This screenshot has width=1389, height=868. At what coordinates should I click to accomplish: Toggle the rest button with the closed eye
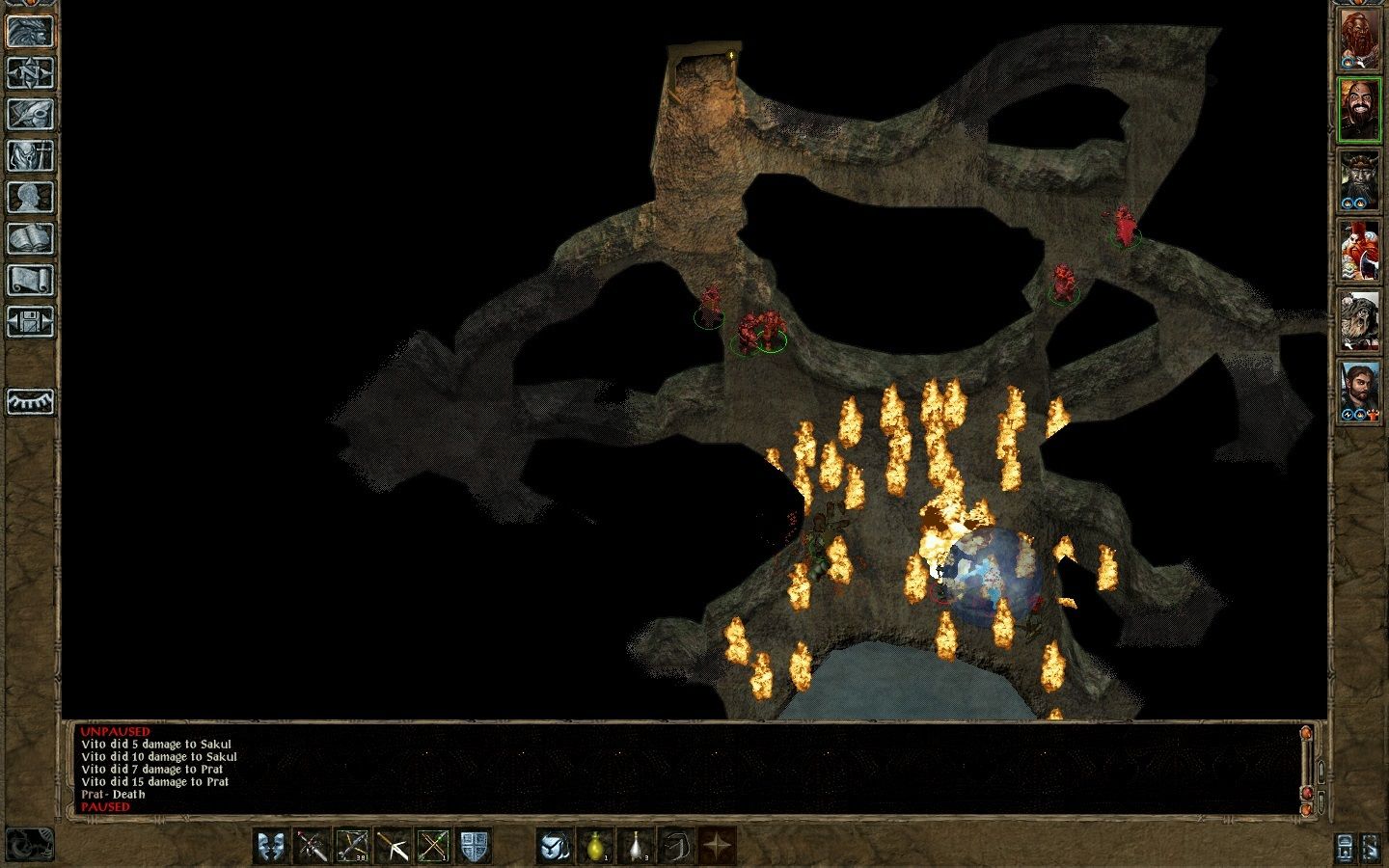click(x=30, y=401)
